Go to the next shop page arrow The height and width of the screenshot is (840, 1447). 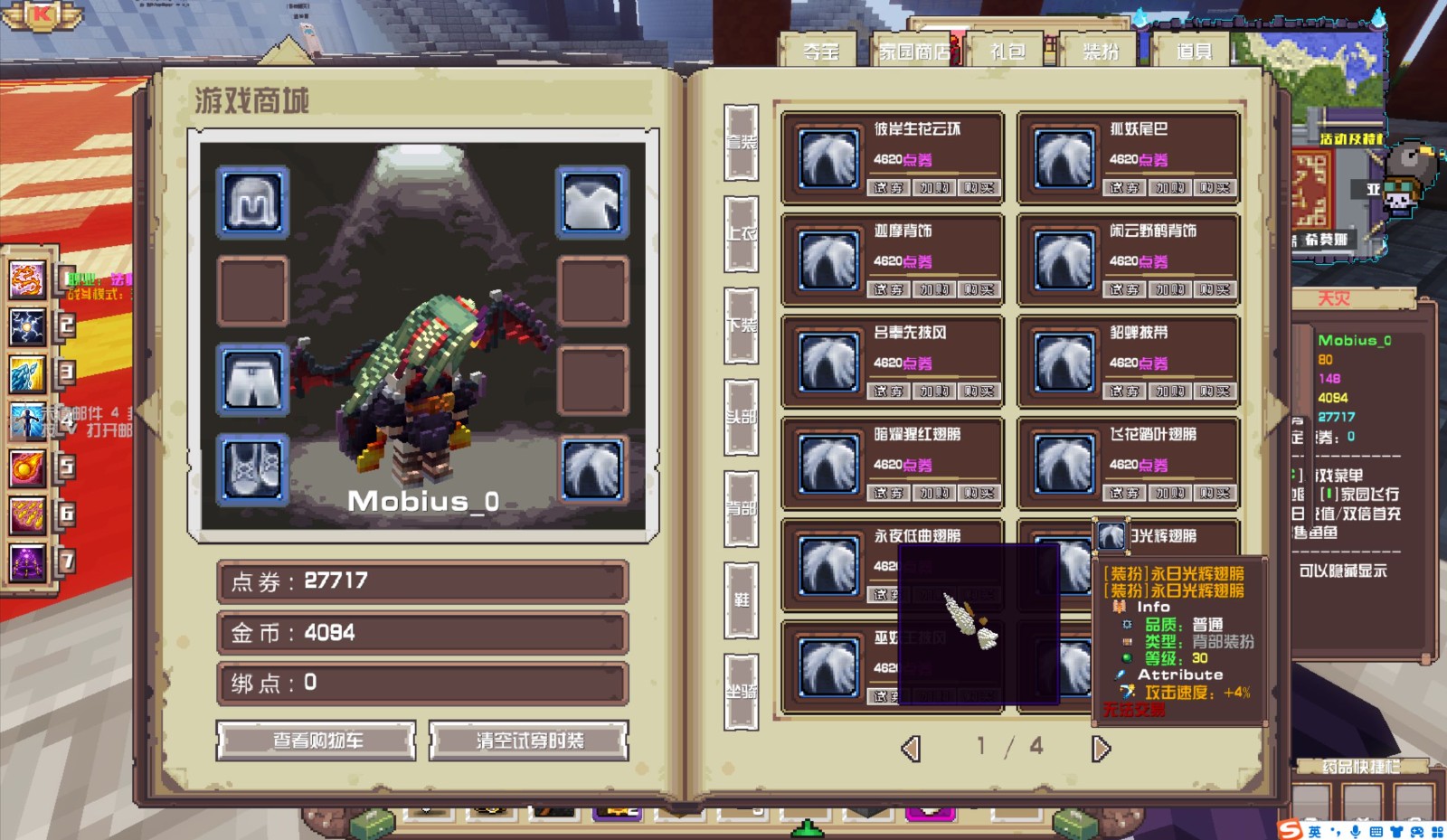[1101, 748]
